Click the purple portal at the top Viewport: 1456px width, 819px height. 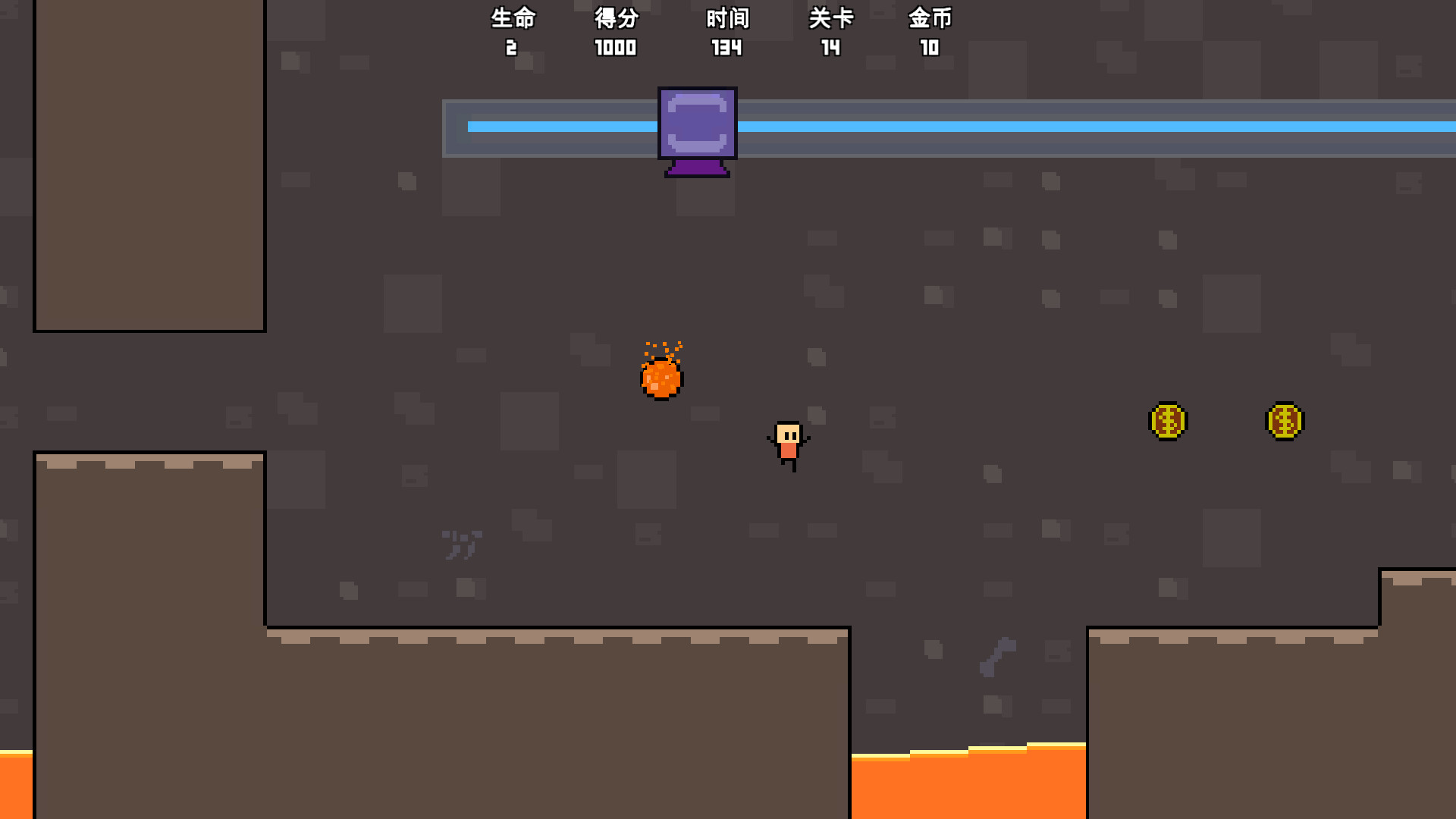click(x=696, y=129)
